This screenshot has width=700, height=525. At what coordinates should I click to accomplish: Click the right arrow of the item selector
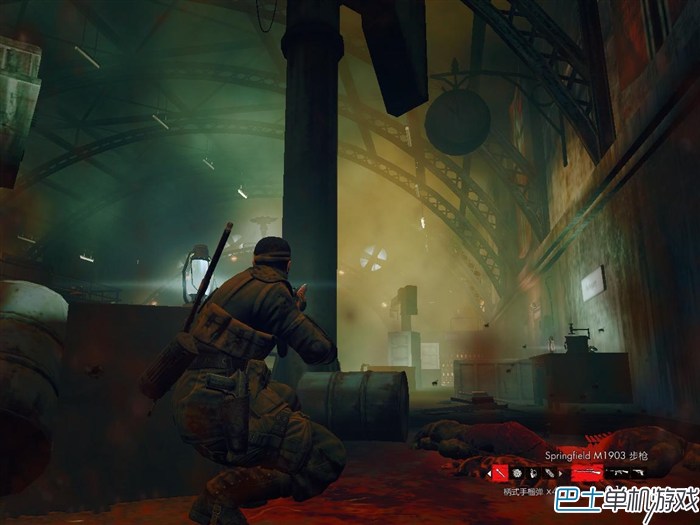tap(562, 471)
